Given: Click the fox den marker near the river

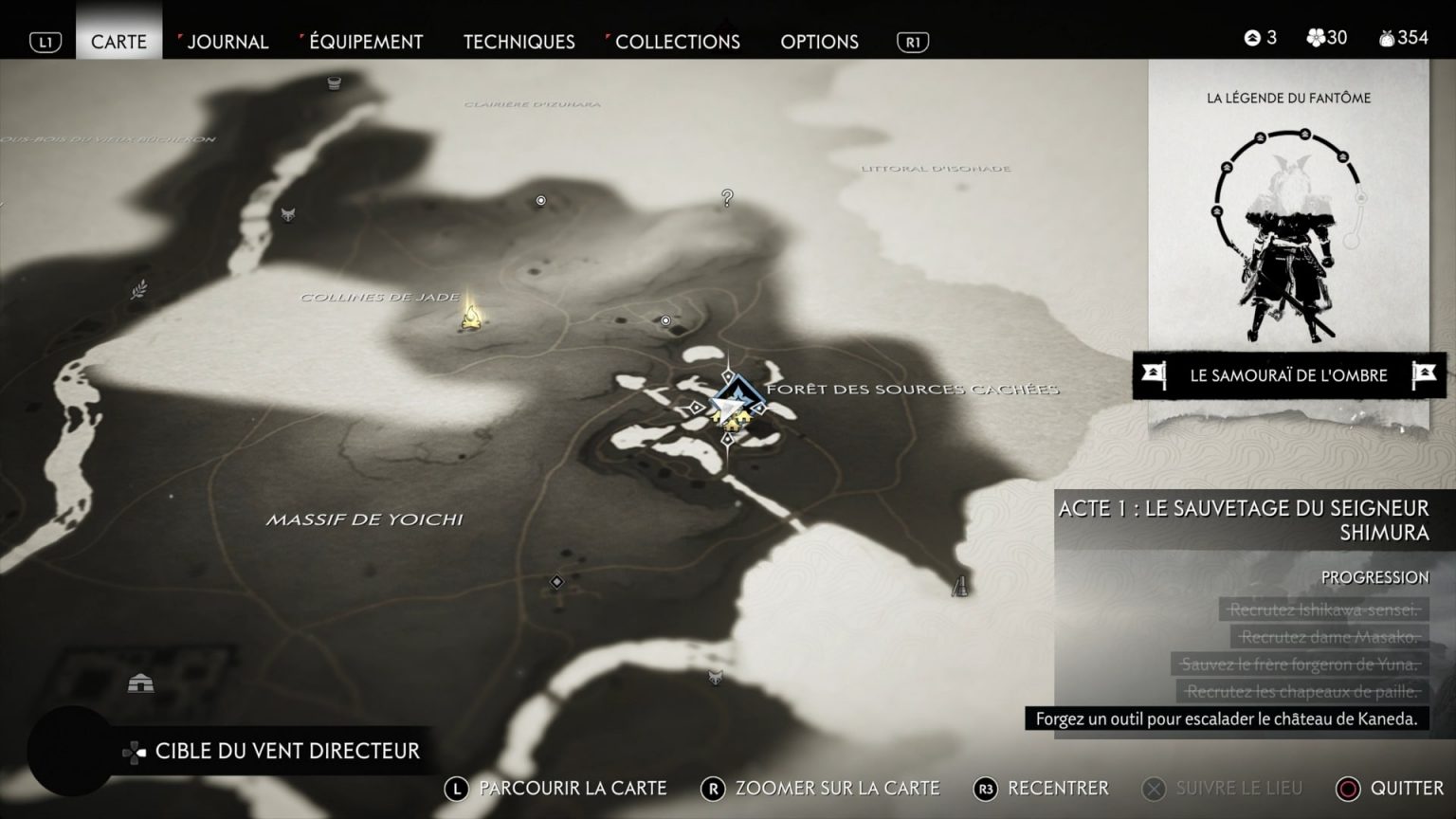Looking at the screenshot, I should pyautogui.click(x=288, y=215).
